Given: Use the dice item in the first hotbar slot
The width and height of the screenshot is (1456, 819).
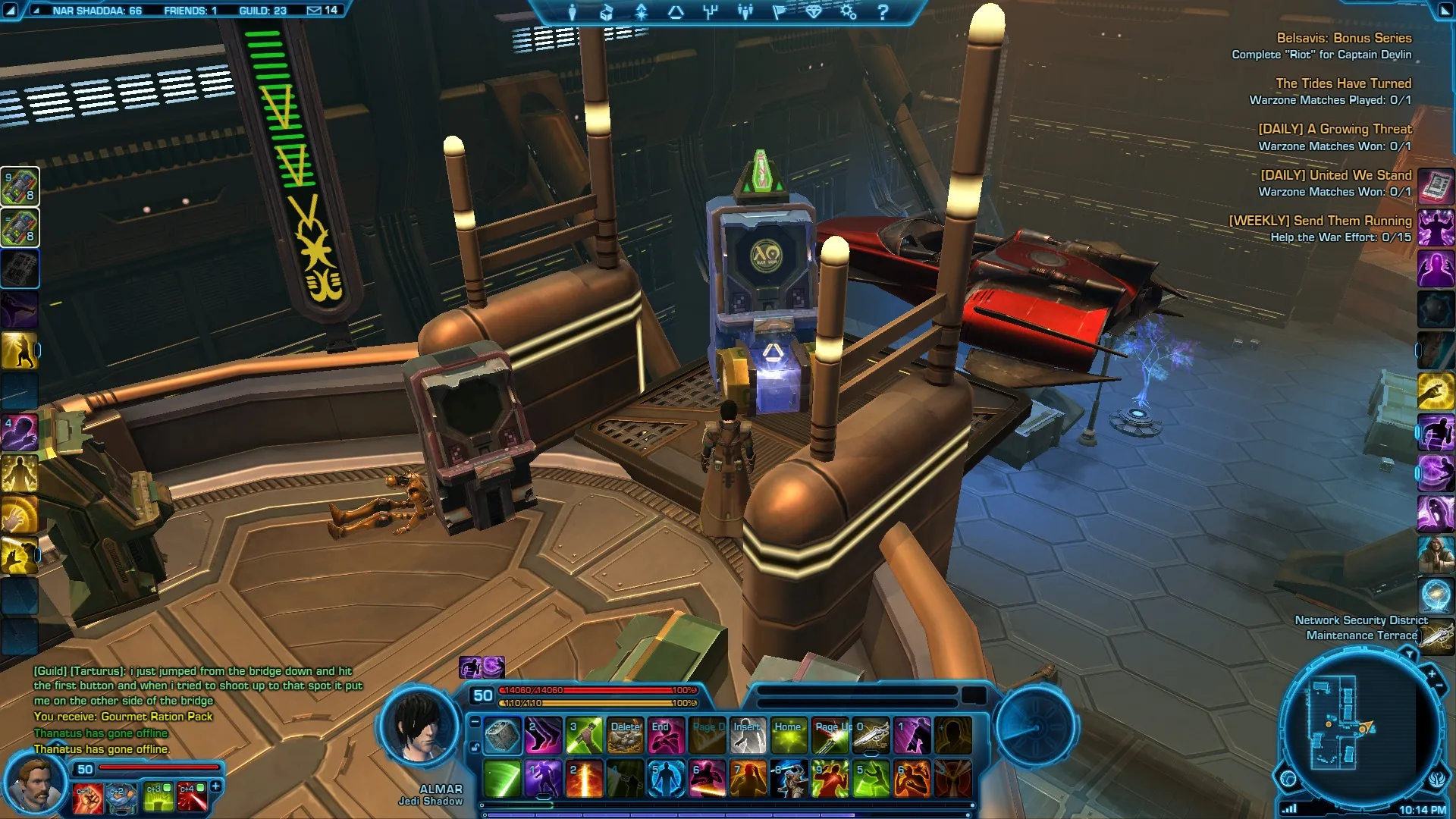Looking at the screenshot, I should (x=502, y=736).
